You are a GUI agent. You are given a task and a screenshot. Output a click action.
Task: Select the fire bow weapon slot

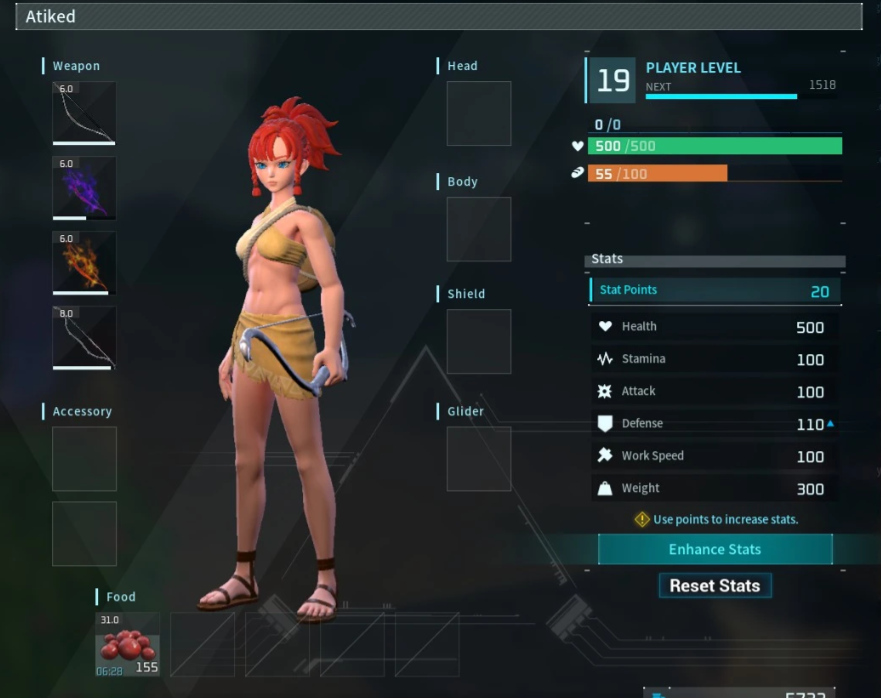click(84, 262)
